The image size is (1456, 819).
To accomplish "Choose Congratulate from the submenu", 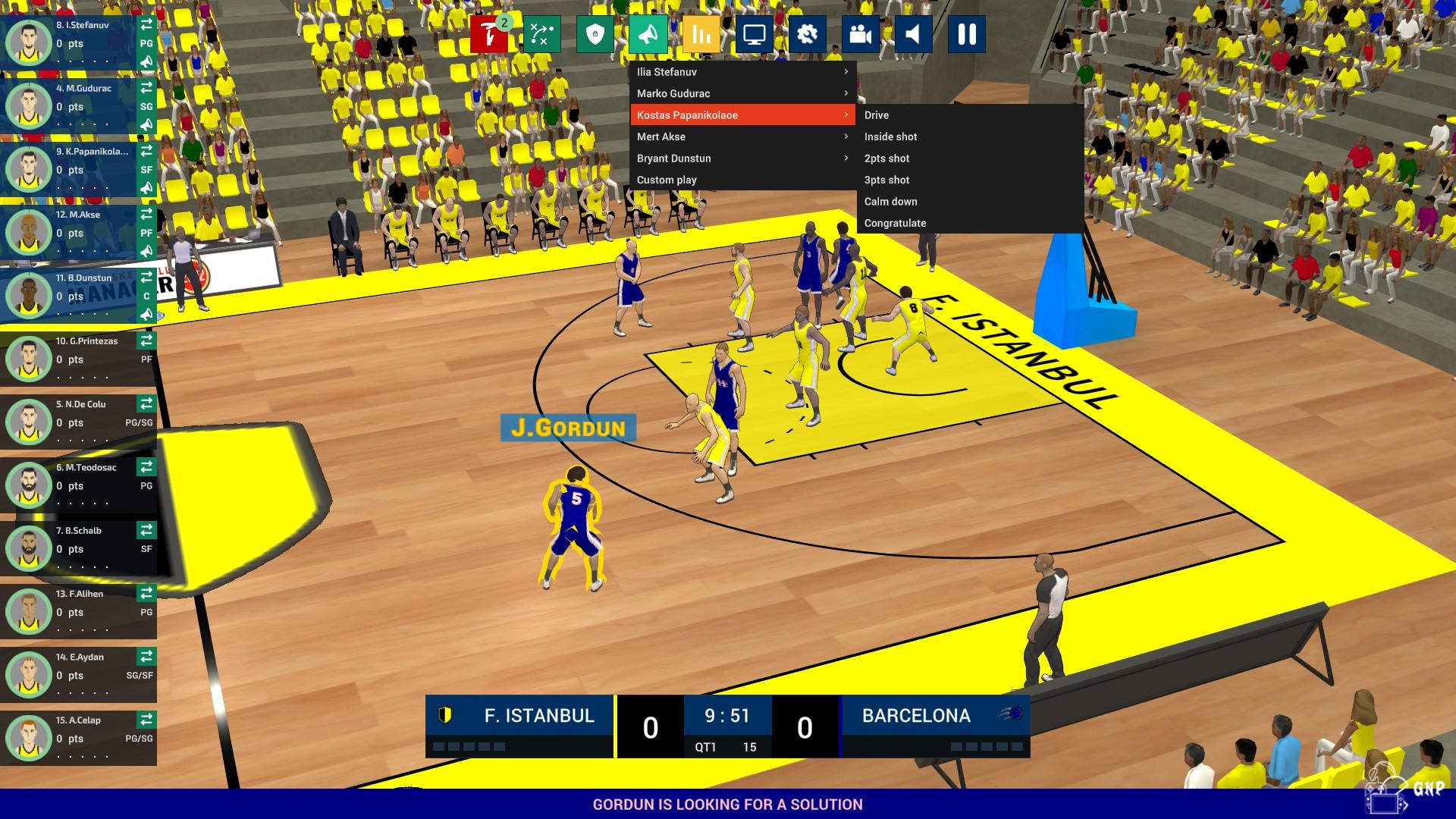I will click(x=895, y=223).
